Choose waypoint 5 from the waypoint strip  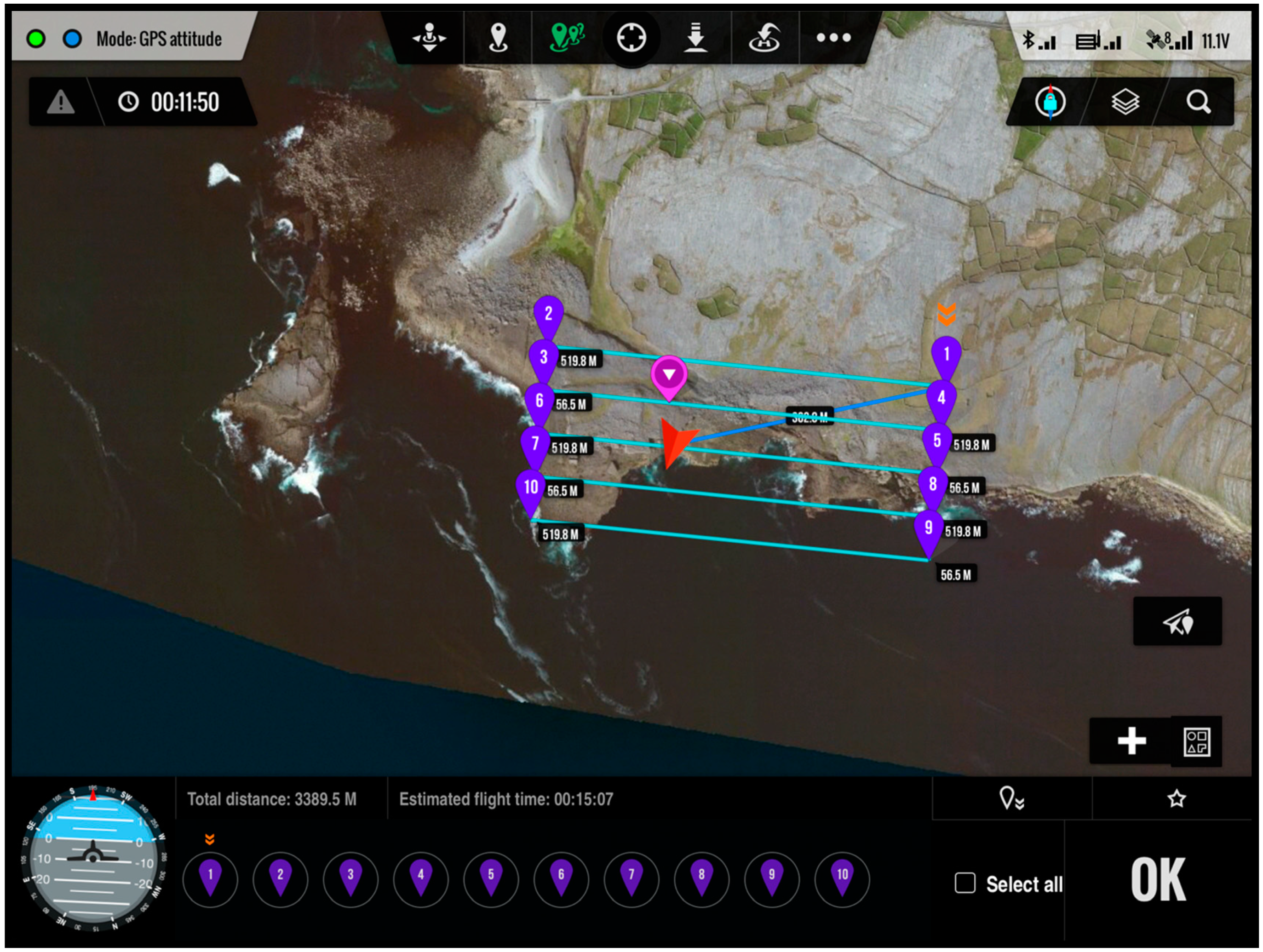pyautogui.click(x=491, y=878)
